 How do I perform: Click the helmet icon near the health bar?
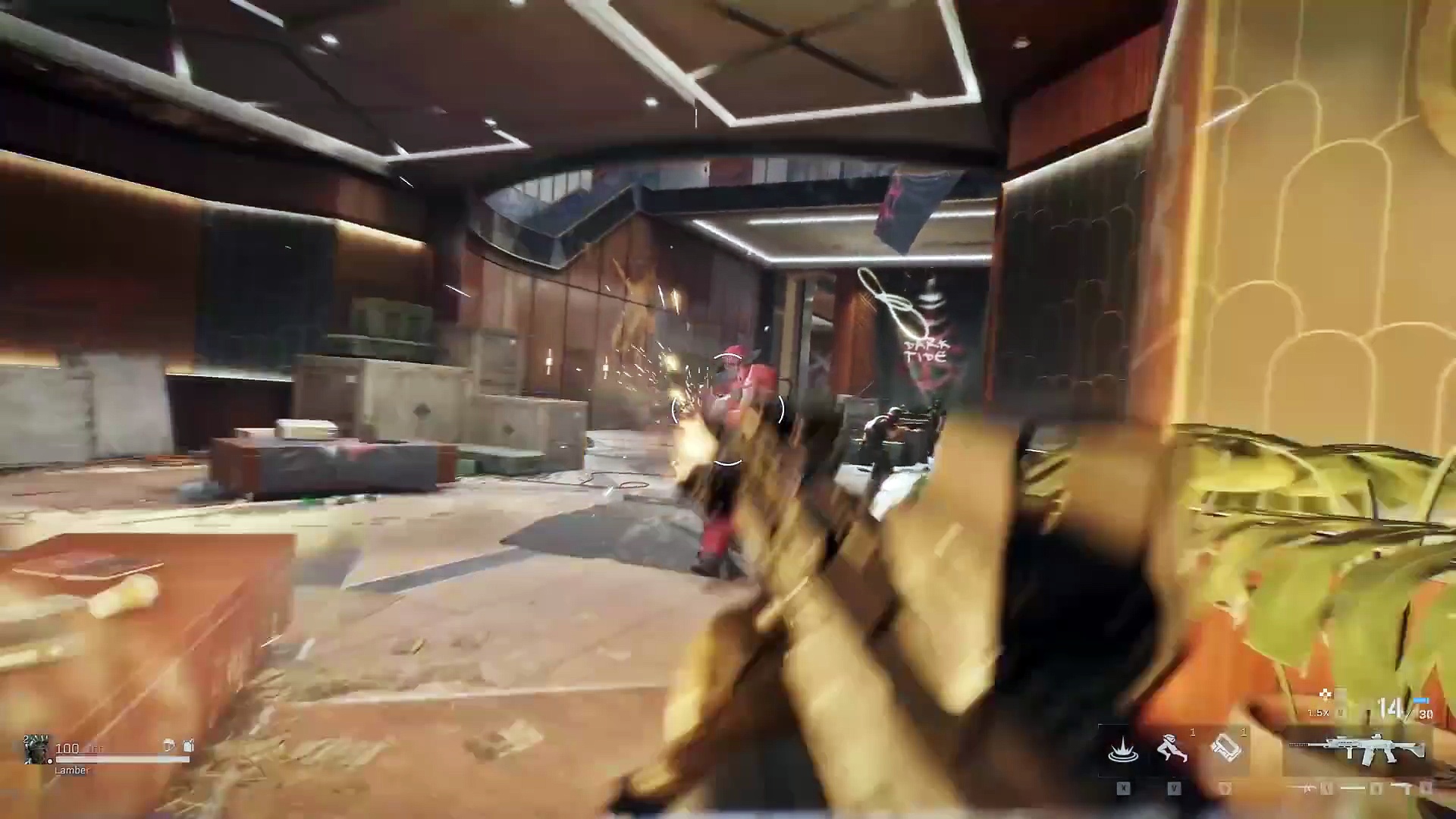[169, 746]
